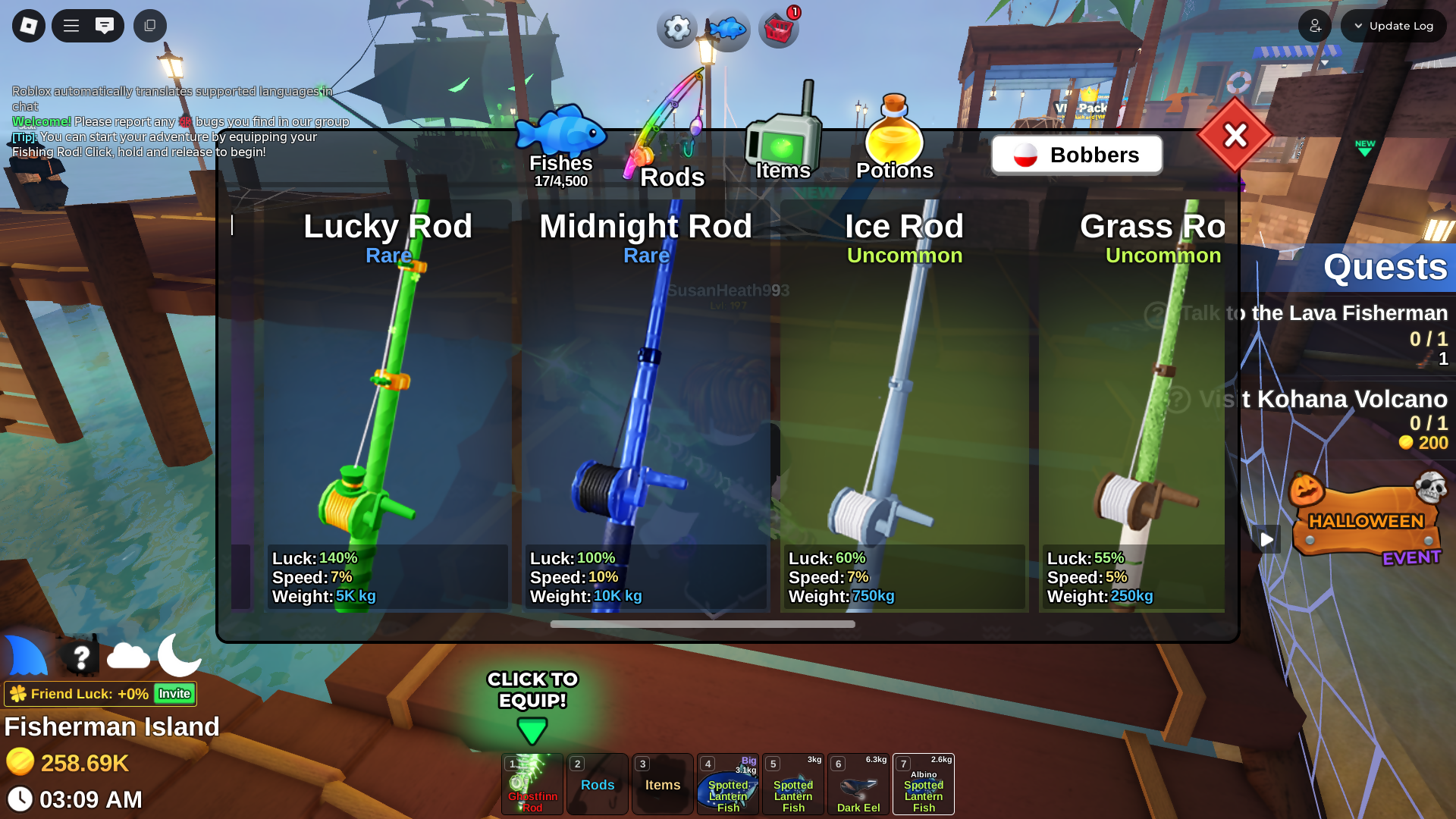This screenshot has height=819, width=1456.
Task: Close the rods inventory with the red X
Action: (1235, 136)
